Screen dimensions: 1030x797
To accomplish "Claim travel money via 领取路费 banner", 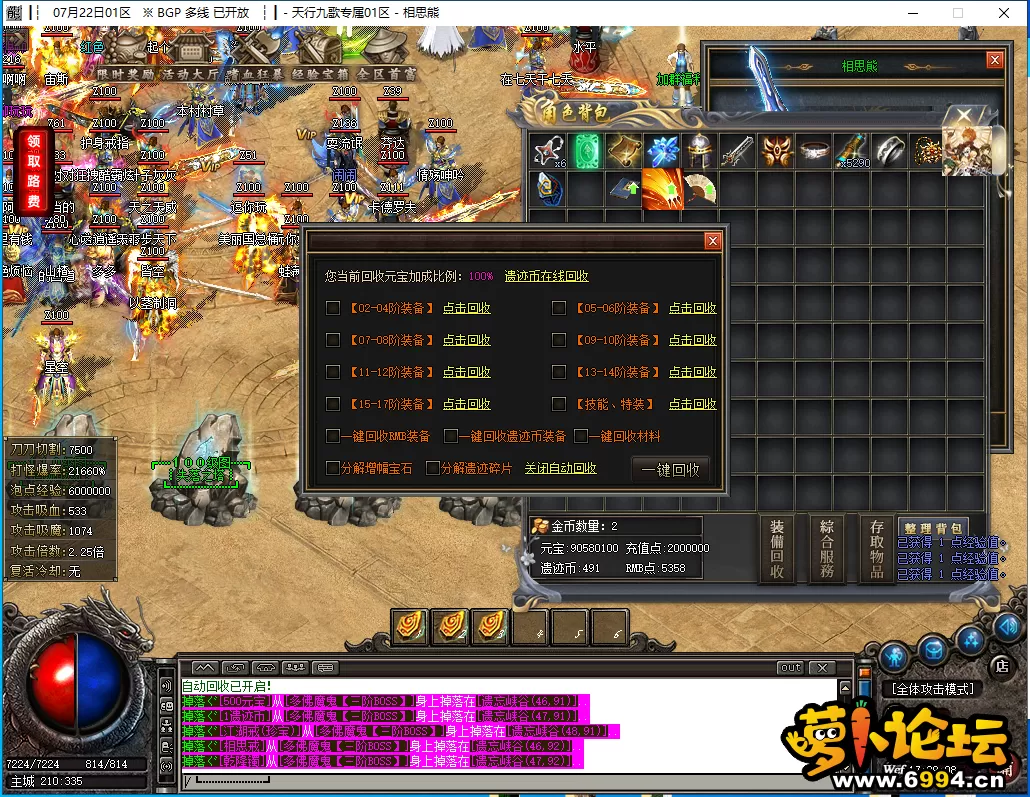I will [34, 171].
